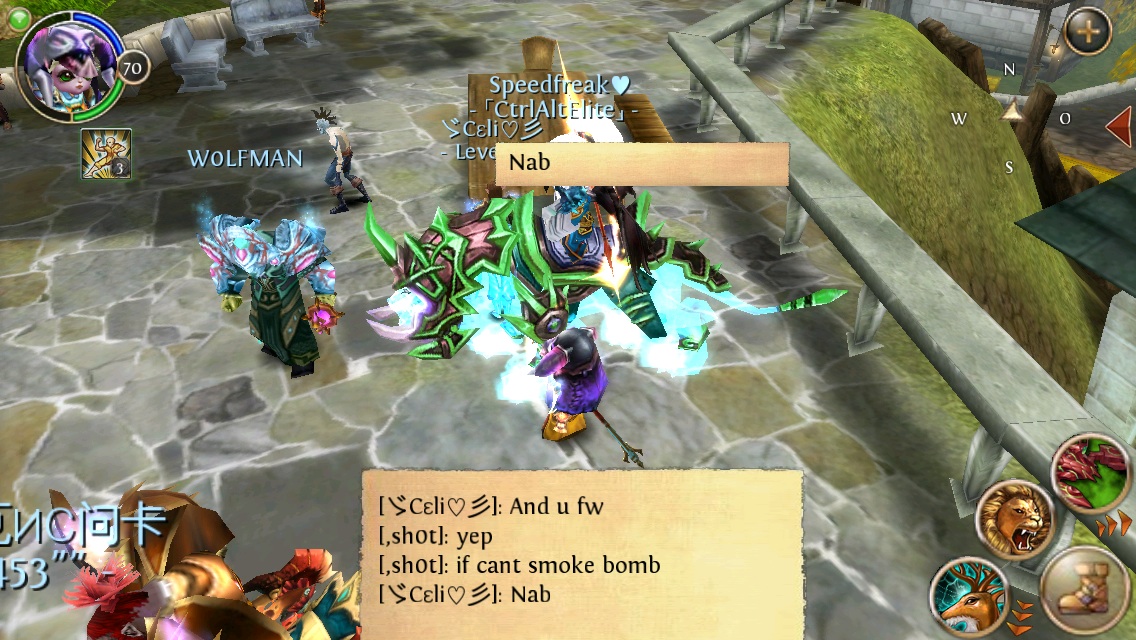This screenshot has height=640, width=1136.
Task: Use the roaring lion skill
Action: 1015,519
